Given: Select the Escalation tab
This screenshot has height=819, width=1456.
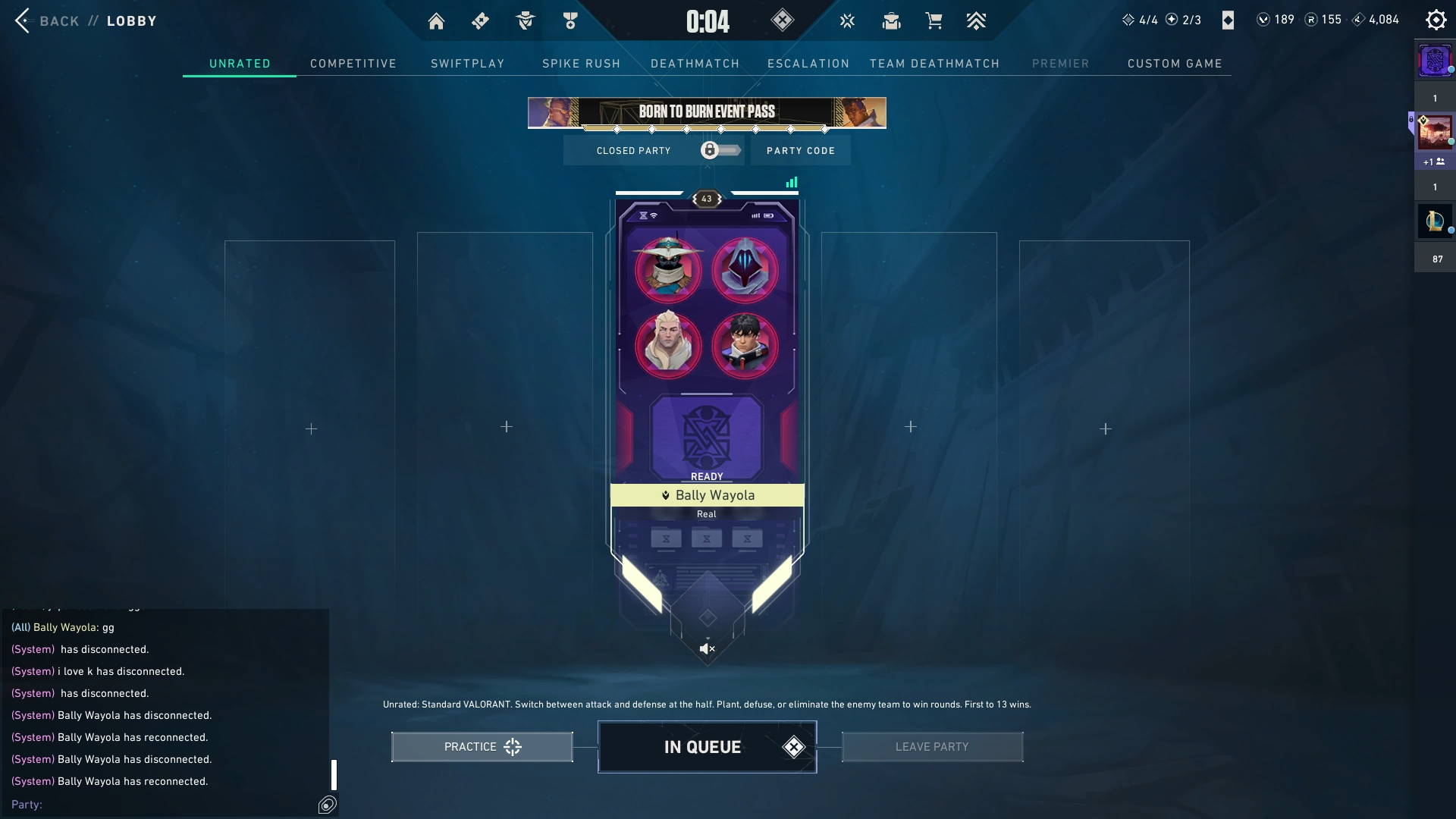Looking at the screenshot, I should click(808, 64).
